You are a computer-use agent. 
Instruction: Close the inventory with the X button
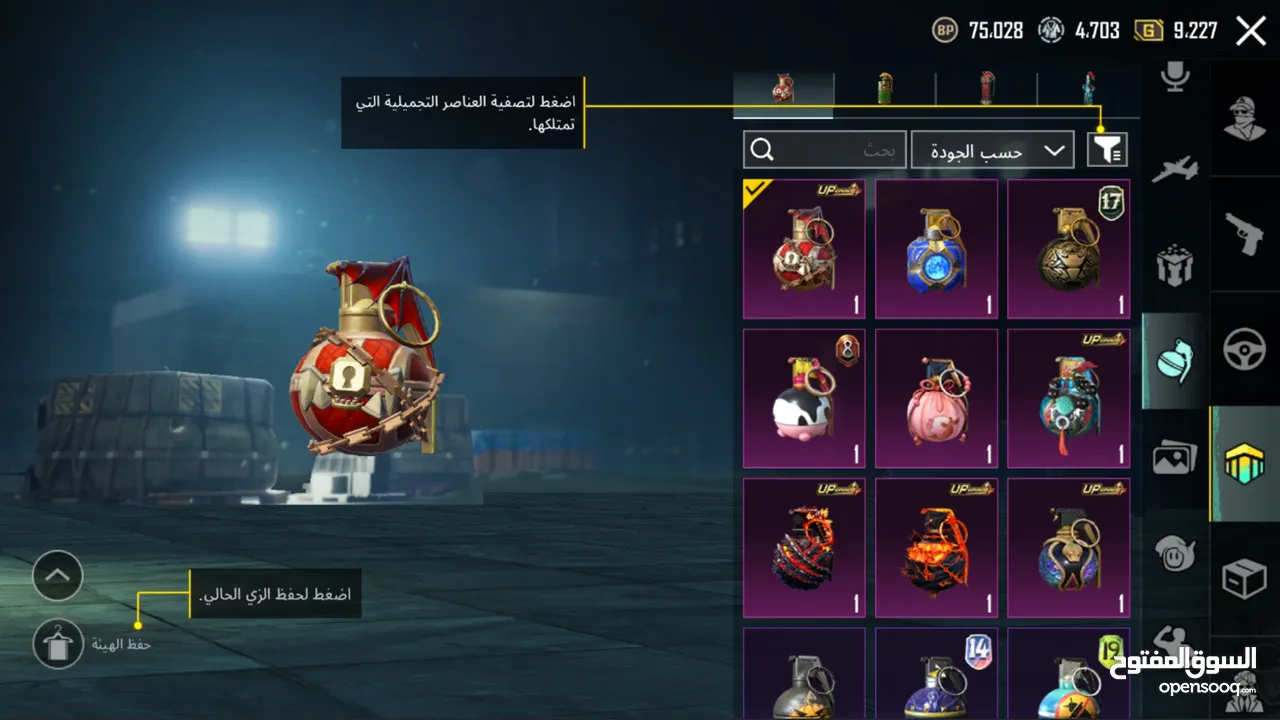click(x=1249, y=30)
